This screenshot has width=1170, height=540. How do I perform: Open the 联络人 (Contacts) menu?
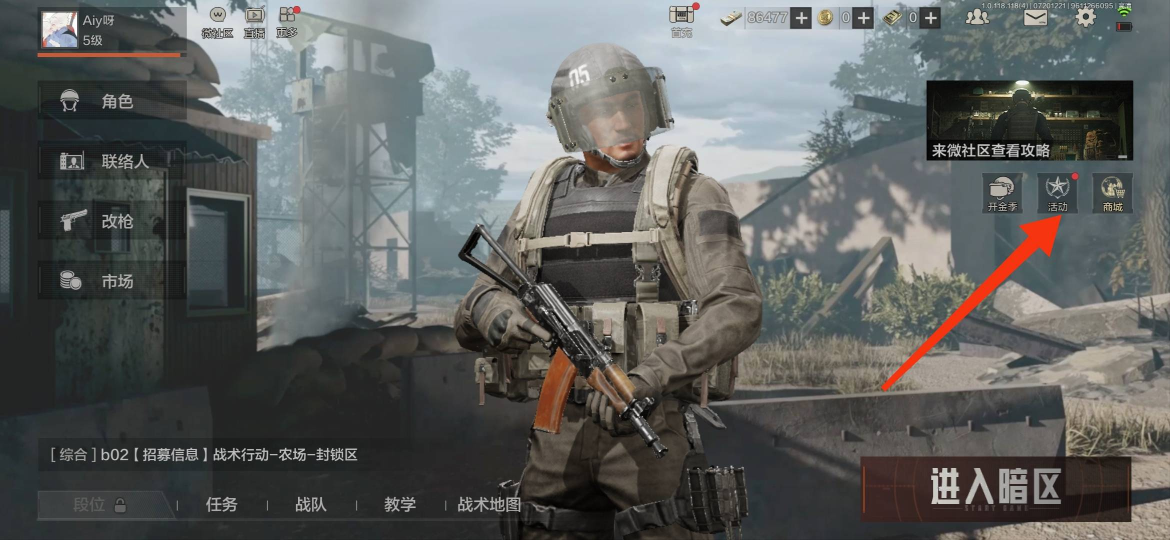112,161
